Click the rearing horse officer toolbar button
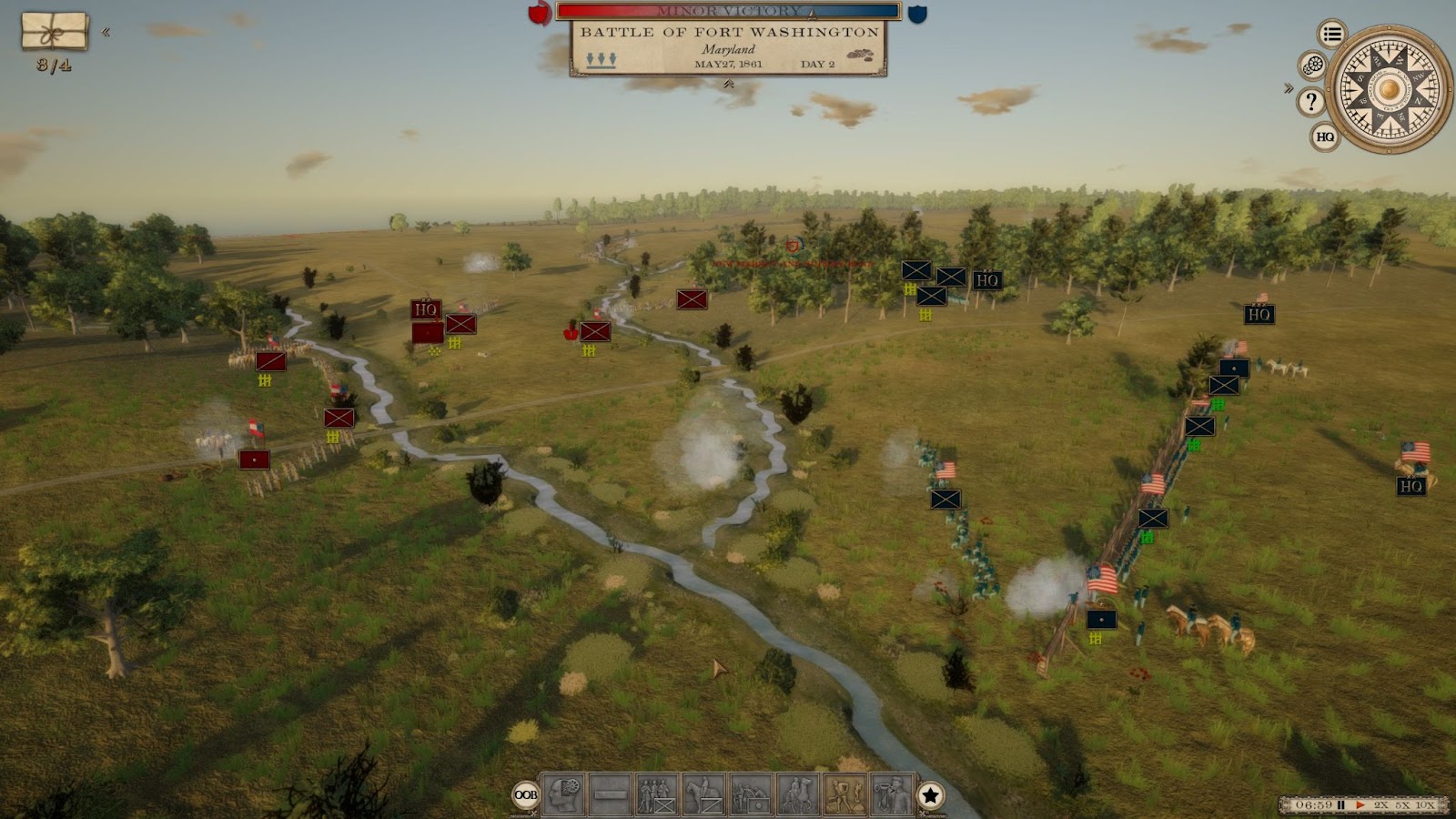The image size is (1456, 819). coord(798,794)
